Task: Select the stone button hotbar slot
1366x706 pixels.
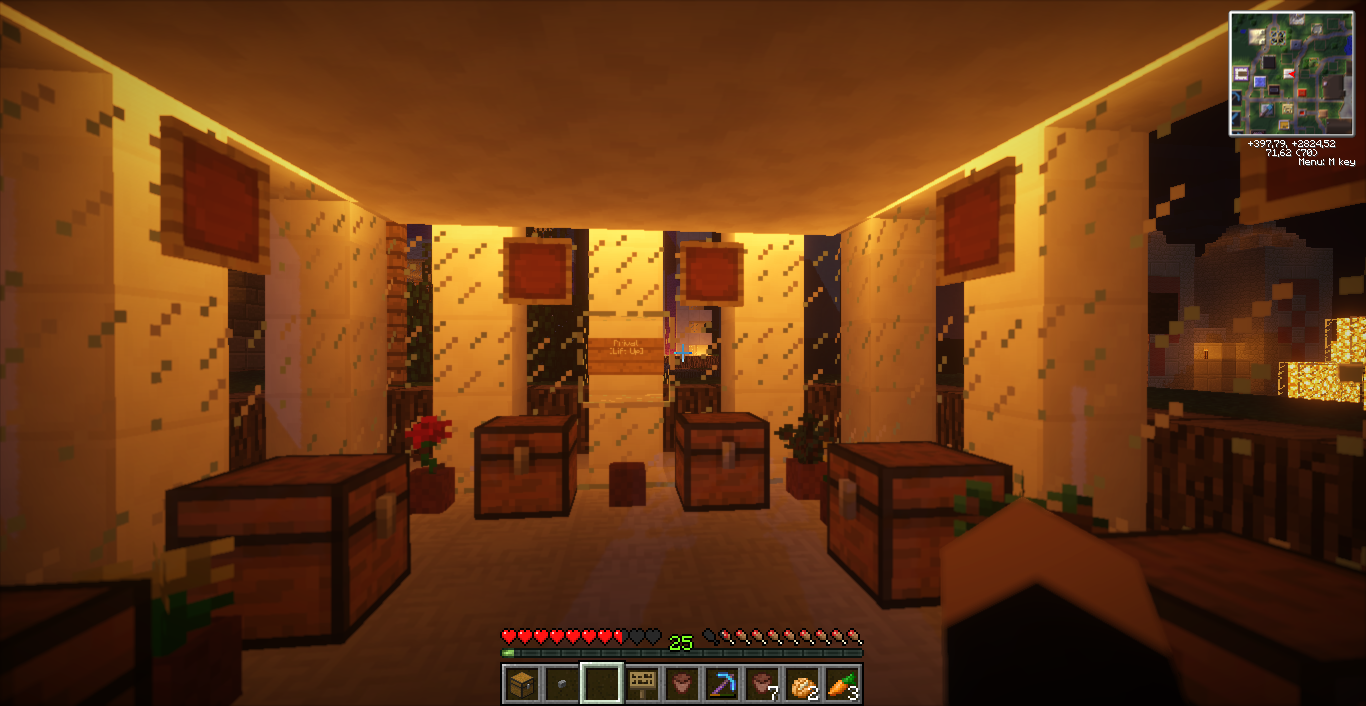Action: [x=562, y=684]
